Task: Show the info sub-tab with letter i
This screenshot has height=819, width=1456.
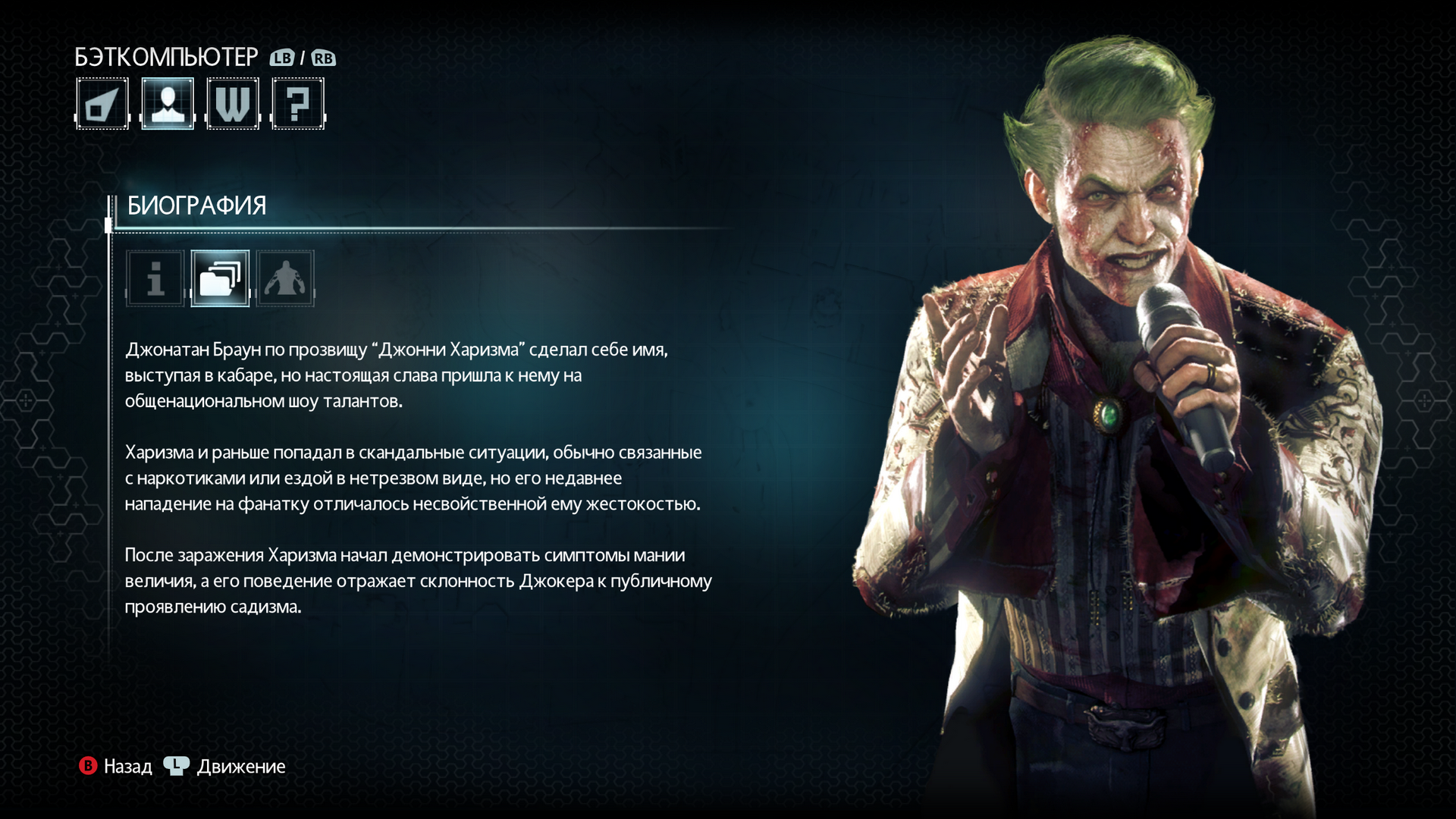Action: tap(155, 278)
